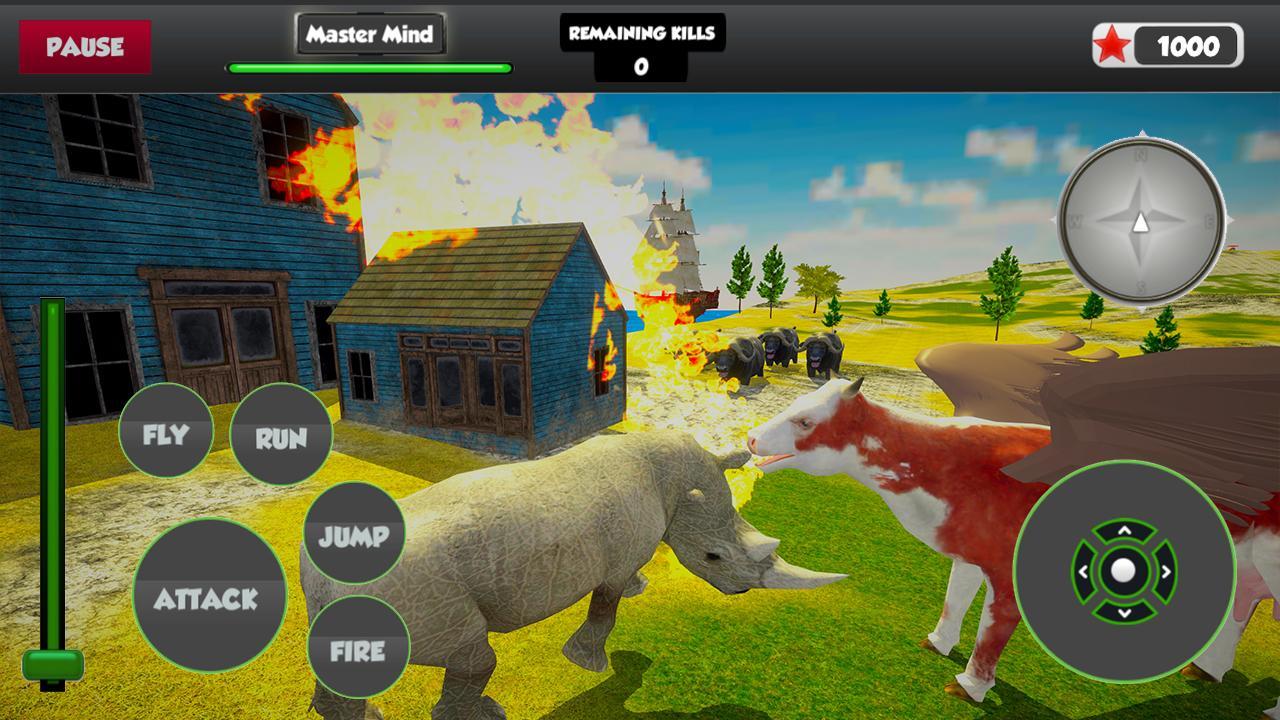Tap the down arrow on the movement pad
Image resolution: width=1280 pixels, height=720 pixels.
click(1126, 610)
